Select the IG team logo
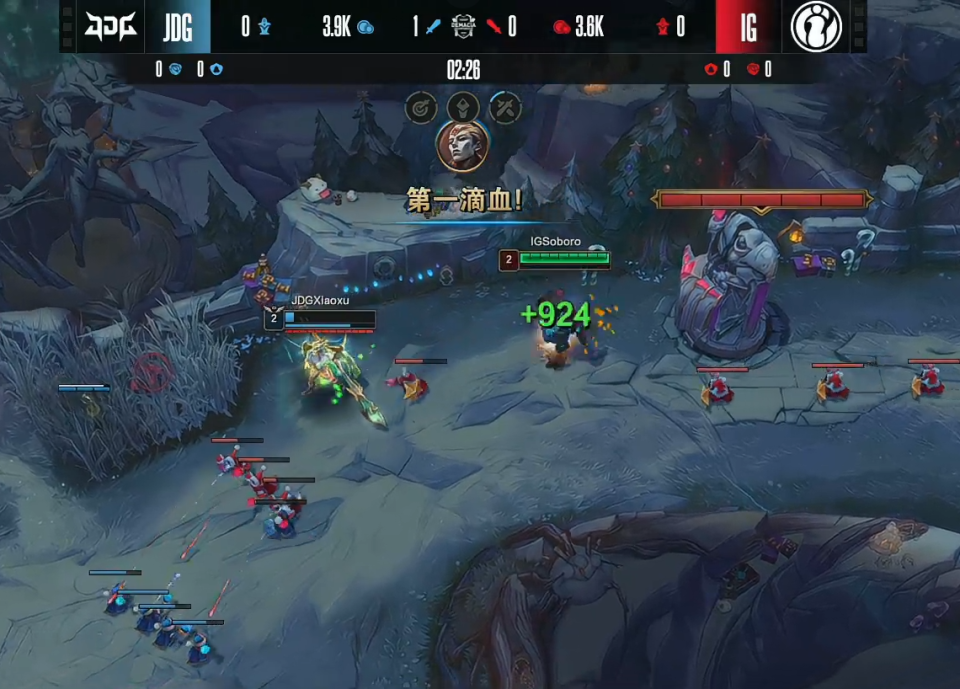 [816, 26]
